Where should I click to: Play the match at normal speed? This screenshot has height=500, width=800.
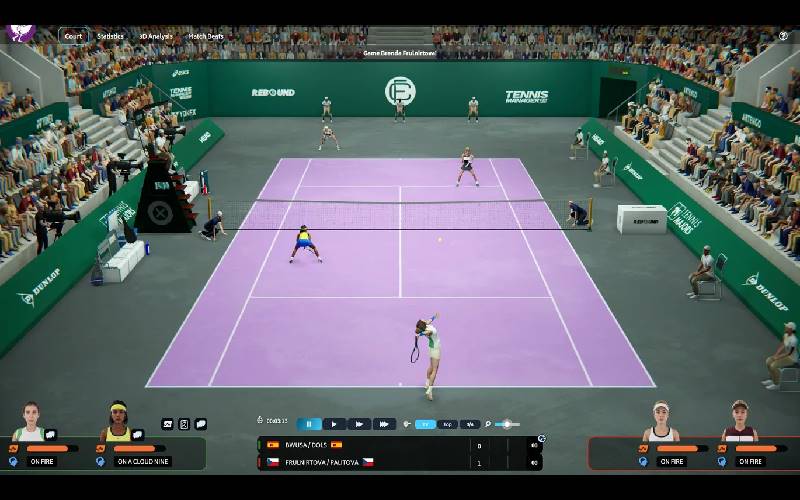click(334, 424)
